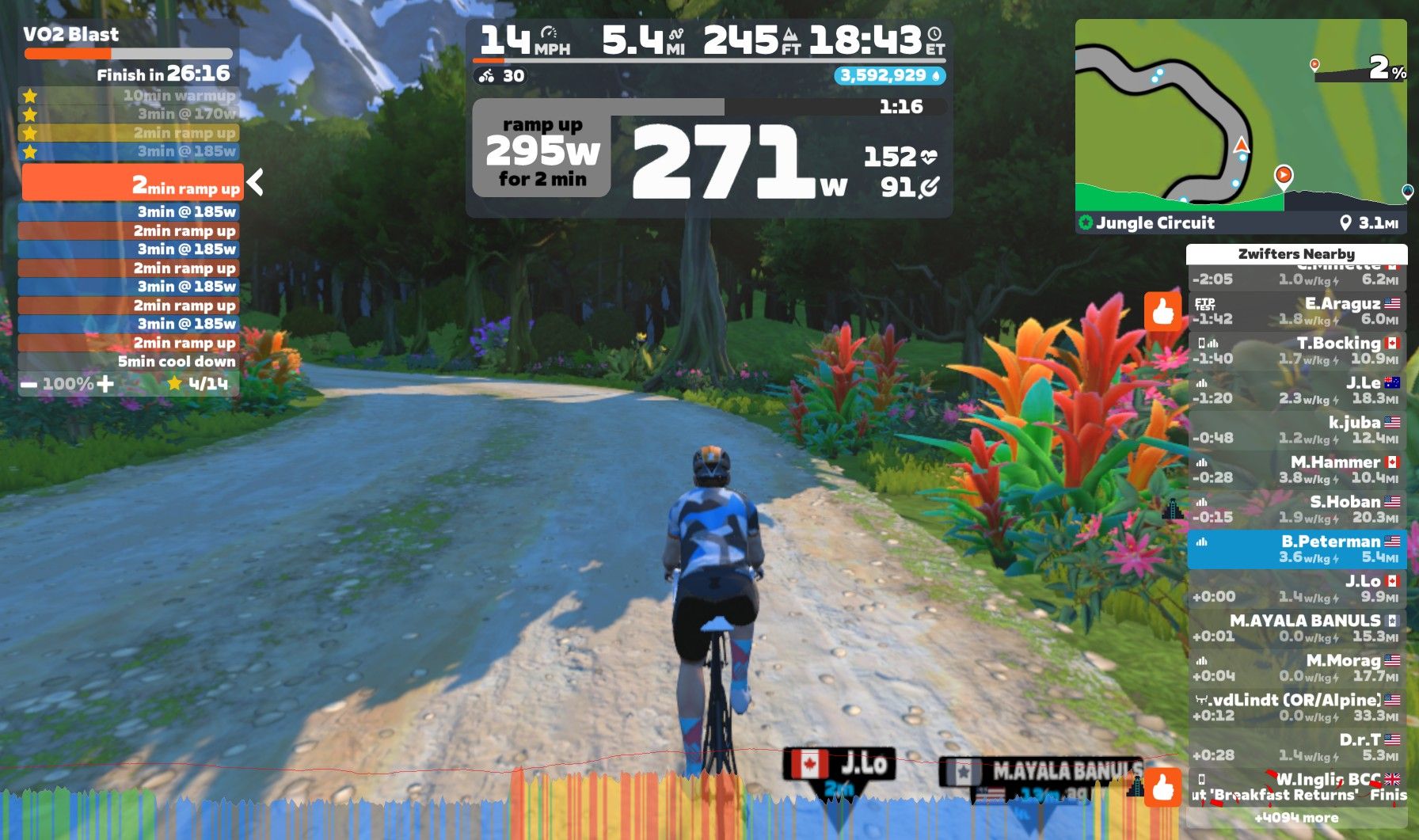
Task: Choose k.juba from the riders list
Action: tap(1296, 430)
